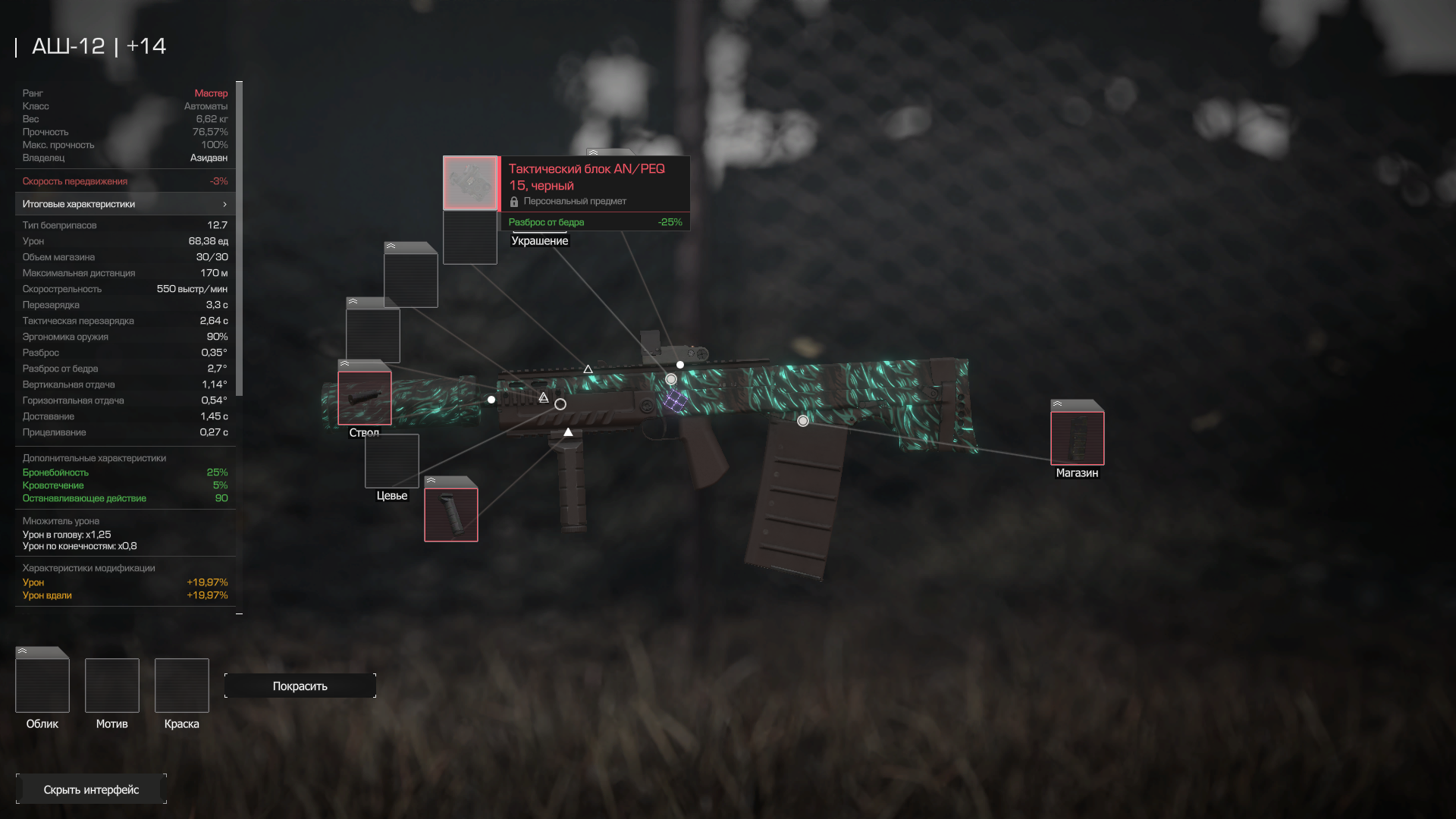Select the vertical foregrip attachment slot

coord(451,514)
